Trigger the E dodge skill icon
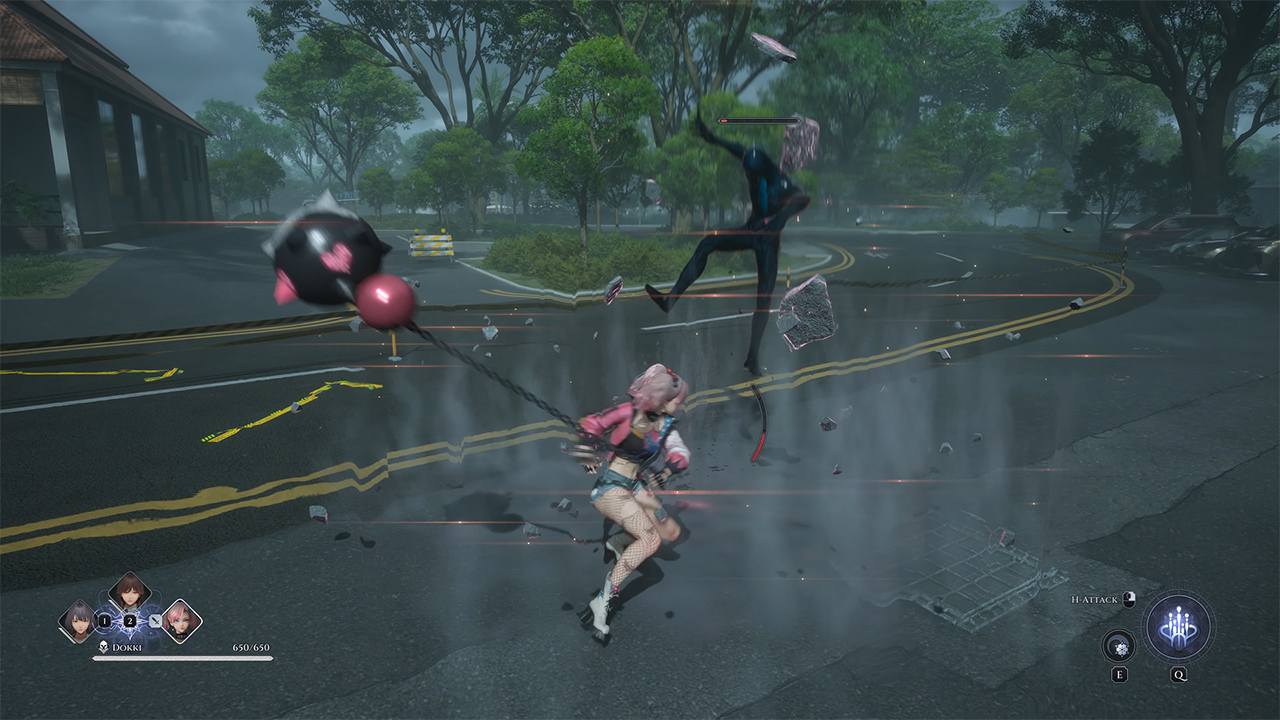This screenshot has height=720, width=1280. coord(1118,647)
